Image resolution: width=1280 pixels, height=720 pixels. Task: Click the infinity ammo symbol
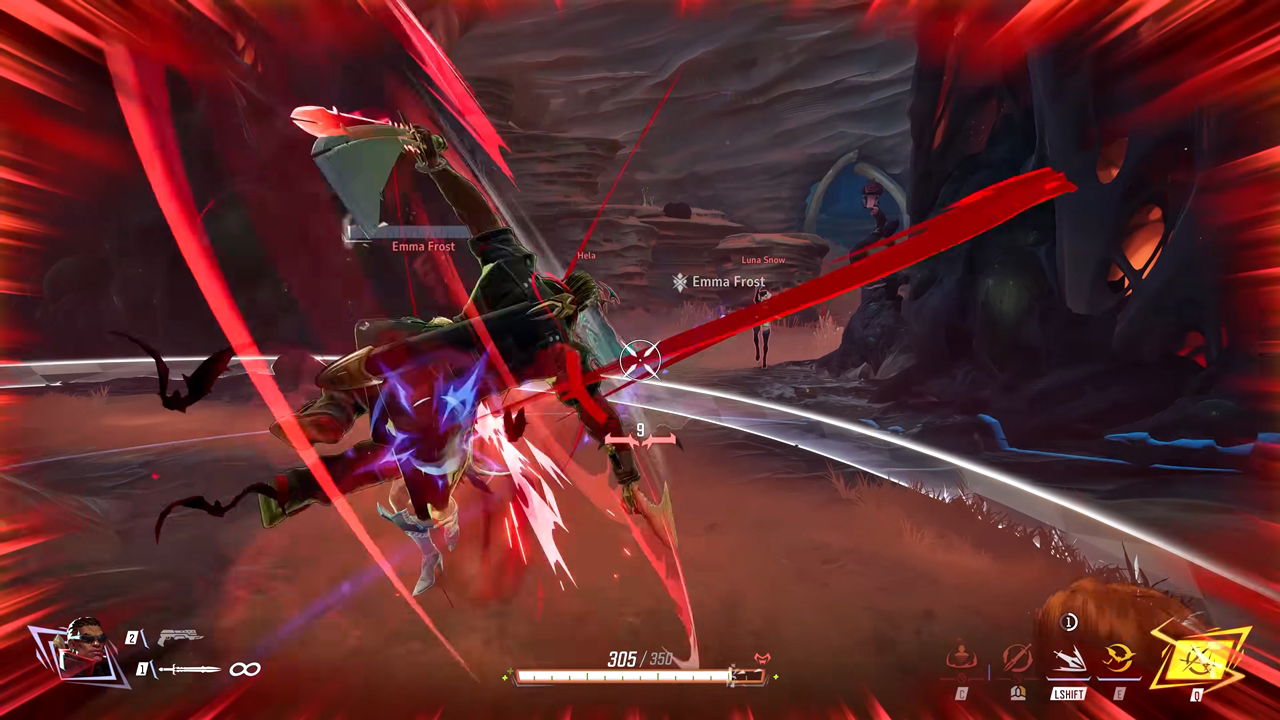tap(244, 669)
